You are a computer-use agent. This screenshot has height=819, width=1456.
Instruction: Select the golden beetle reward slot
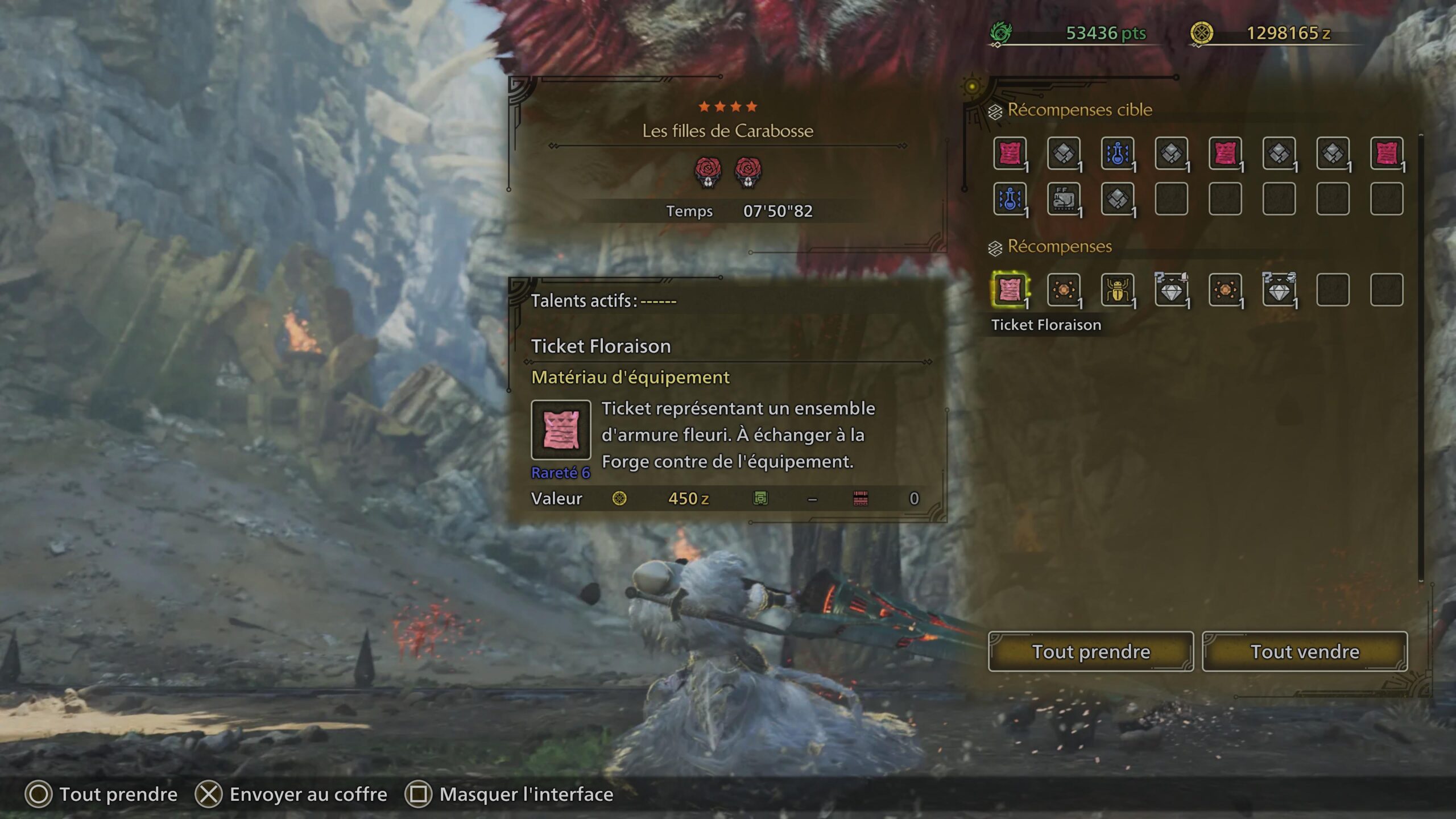click(x=1117, y=289)
